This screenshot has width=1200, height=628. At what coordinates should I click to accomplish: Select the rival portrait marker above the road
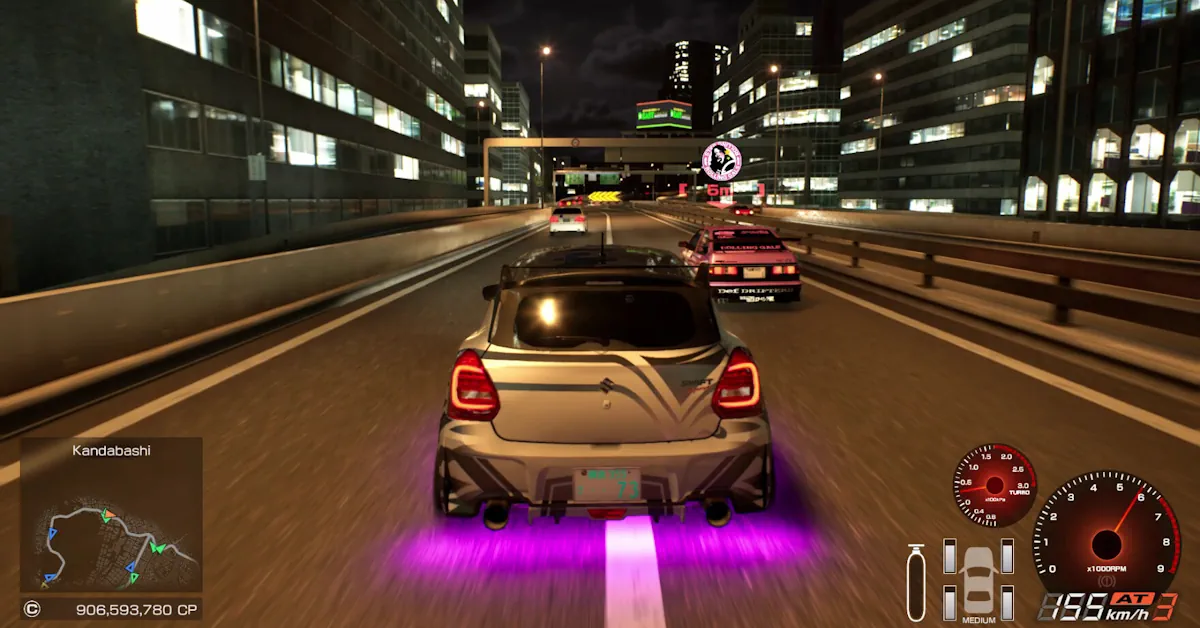[721, 160]
